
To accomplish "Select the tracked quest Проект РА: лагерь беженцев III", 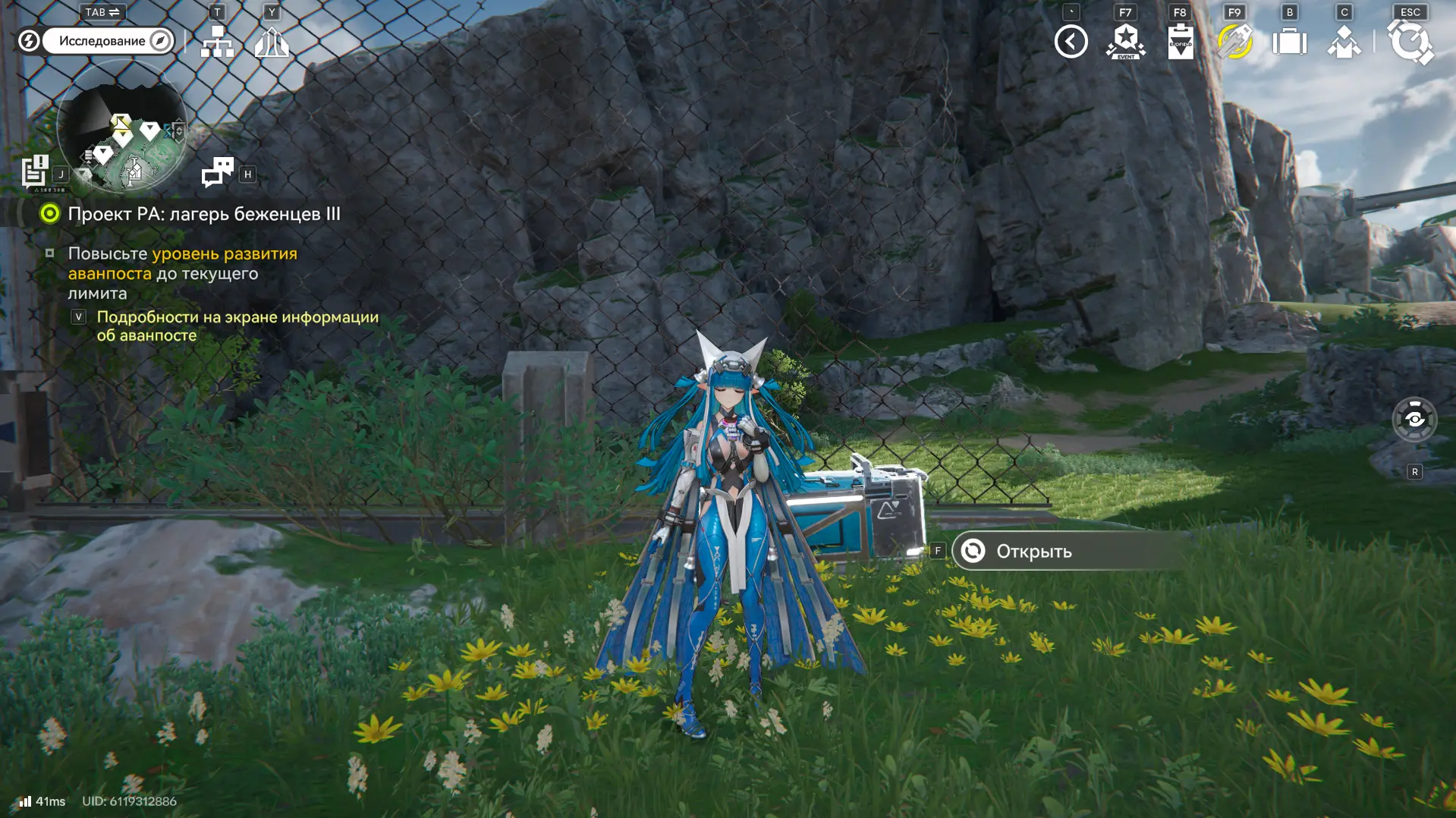I will 203,214.
